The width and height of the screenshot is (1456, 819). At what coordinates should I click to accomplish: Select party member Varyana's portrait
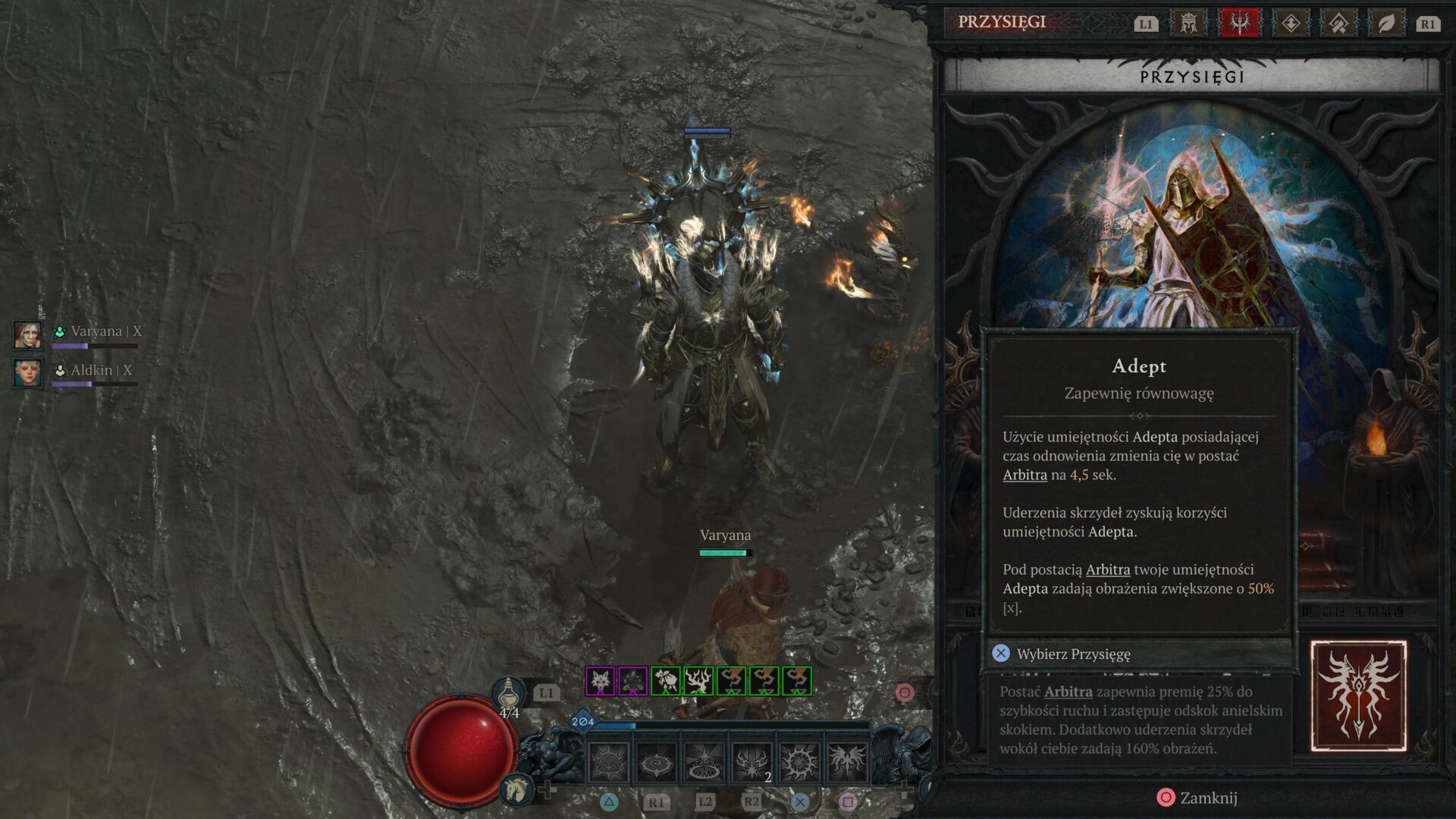pyautogui.click(x=28, y=334)
